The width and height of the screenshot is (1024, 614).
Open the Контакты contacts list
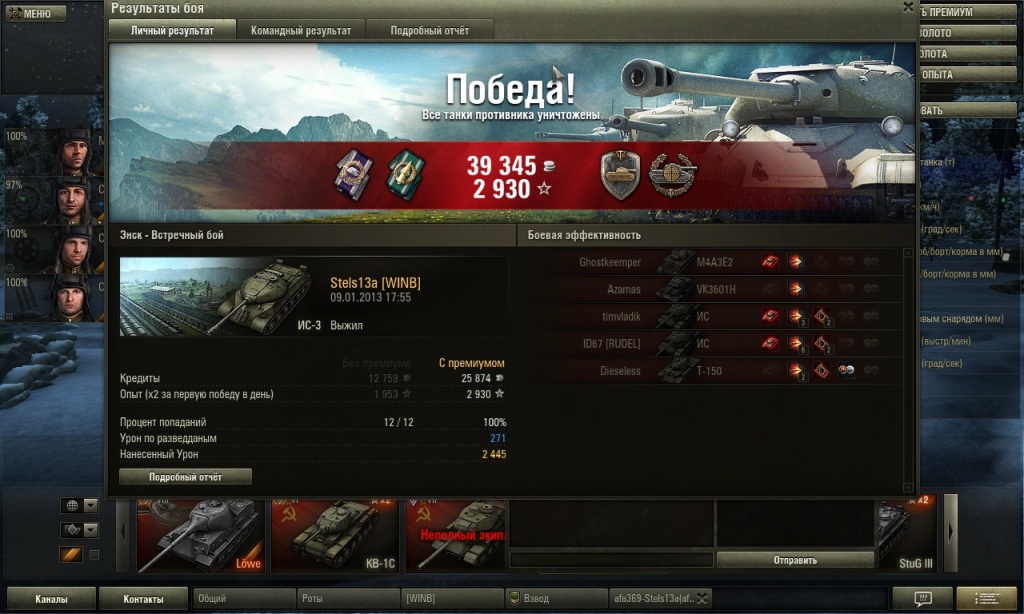point(143,599)
